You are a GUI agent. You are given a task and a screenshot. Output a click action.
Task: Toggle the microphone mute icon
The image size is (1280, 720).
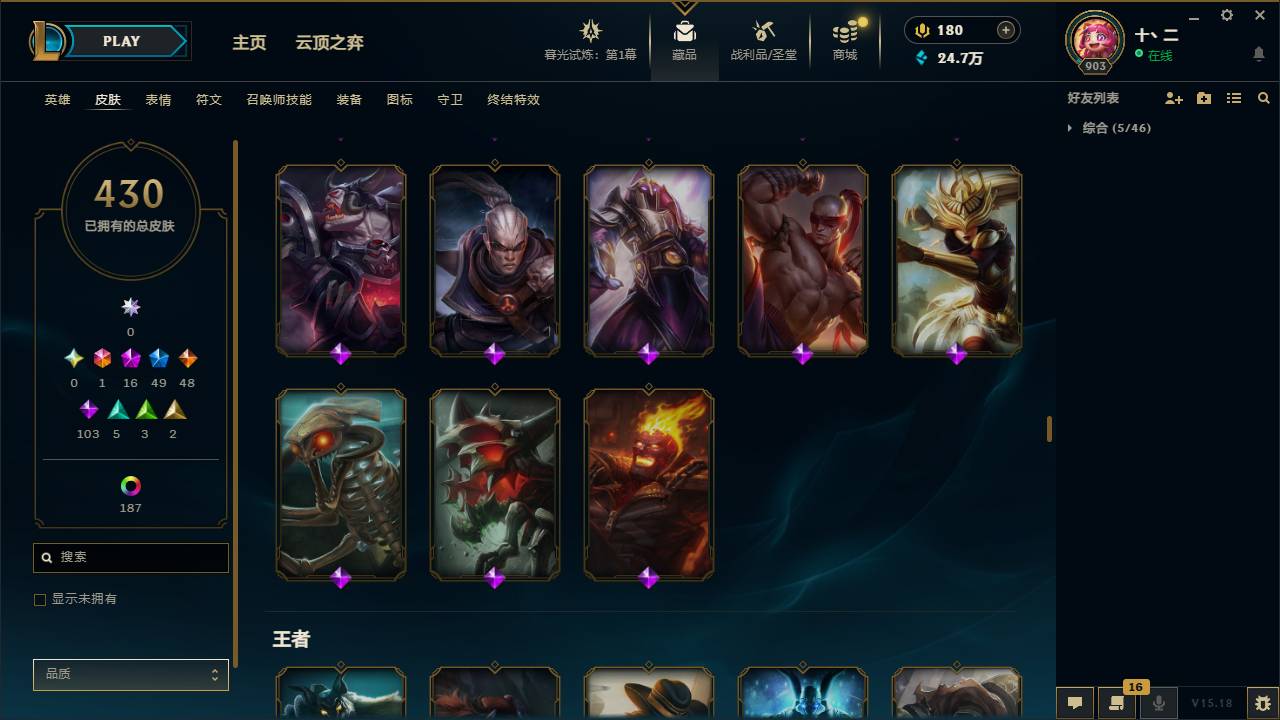tap(1159, 703)
